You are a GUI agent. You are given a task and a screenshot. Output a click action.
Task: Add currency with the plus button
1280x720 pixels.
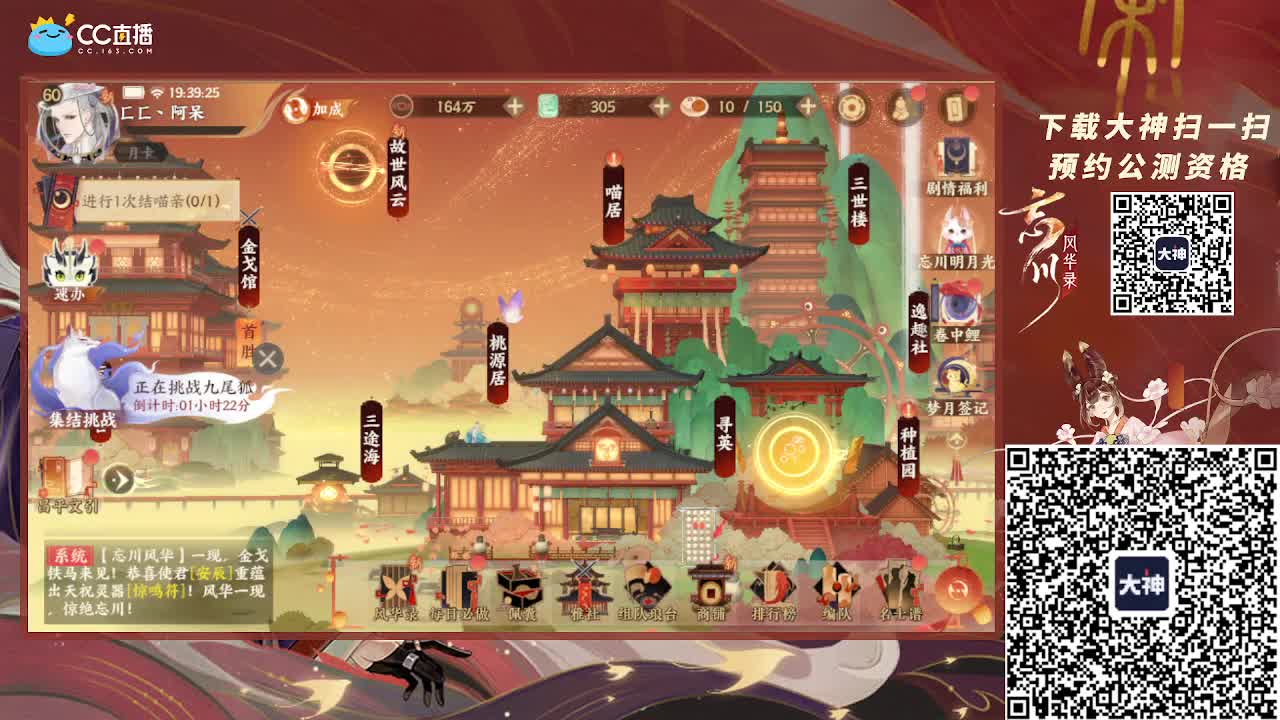(516, 104)
